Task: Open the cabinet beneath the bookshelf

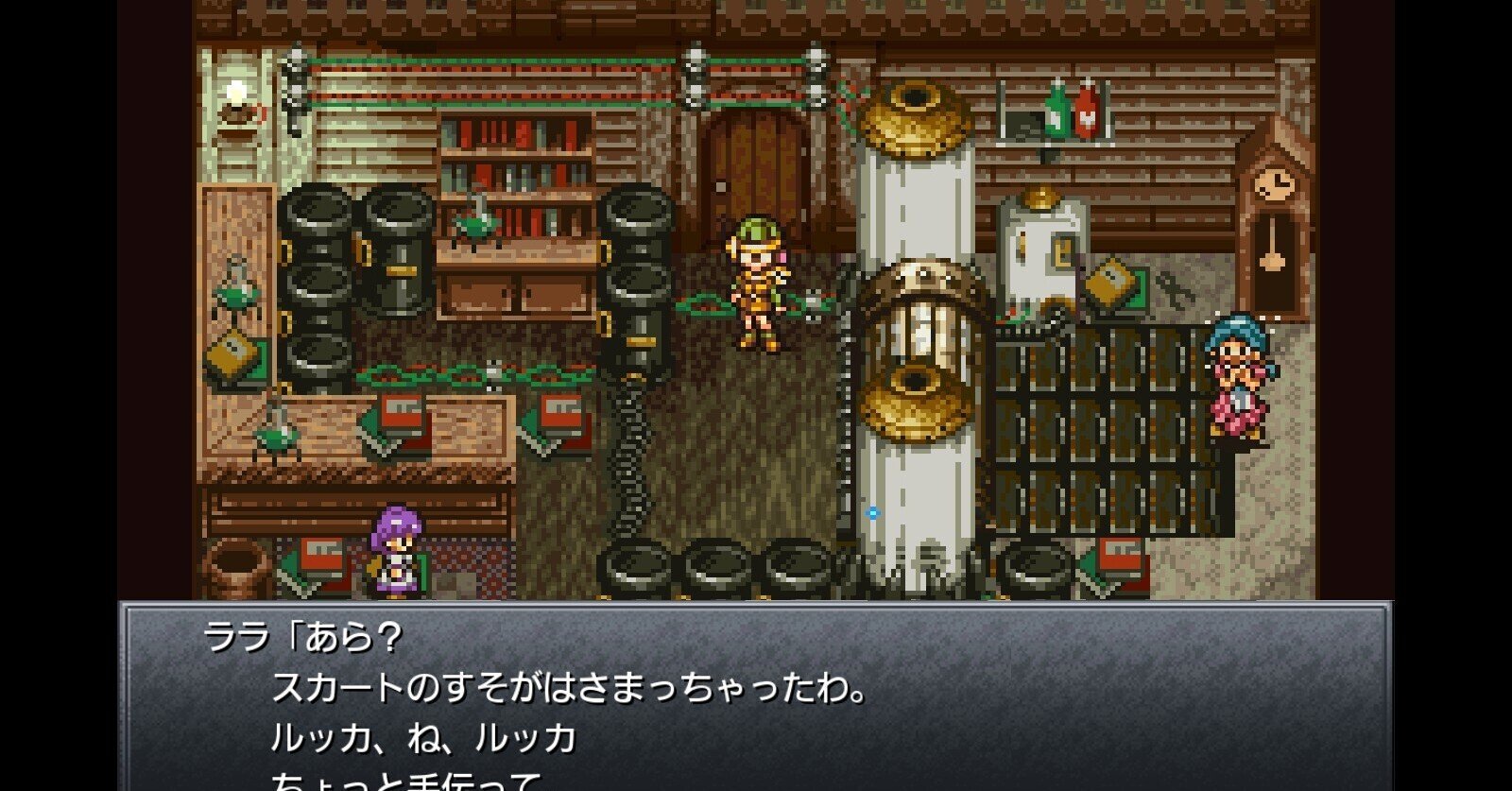Action: pos(515,293)
